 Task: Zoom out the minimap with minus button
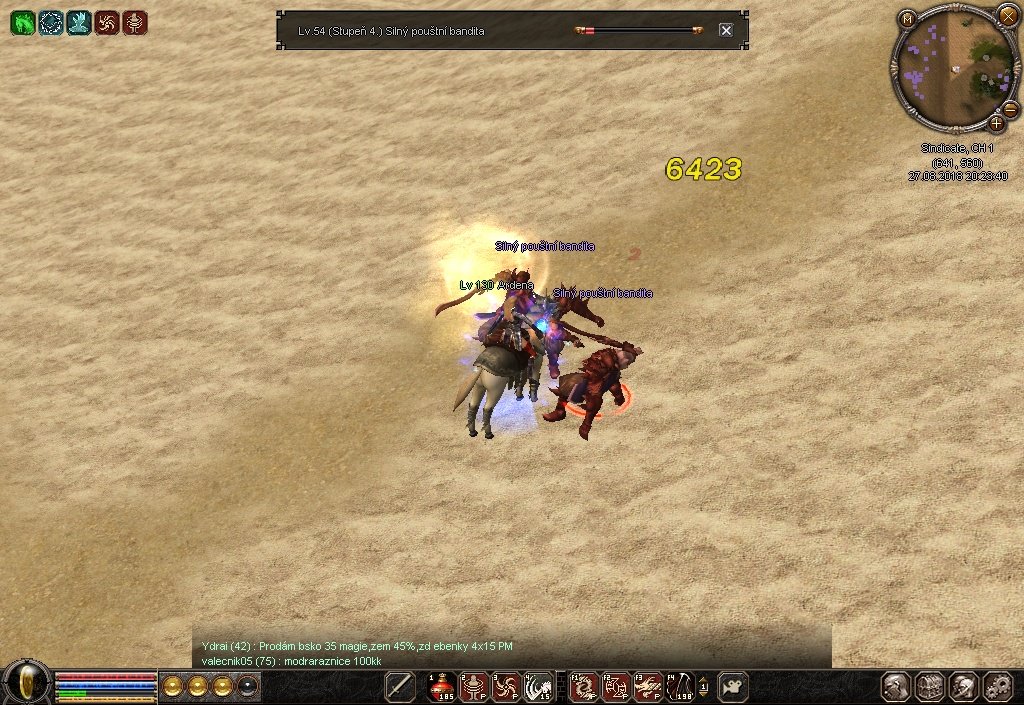1009,108
